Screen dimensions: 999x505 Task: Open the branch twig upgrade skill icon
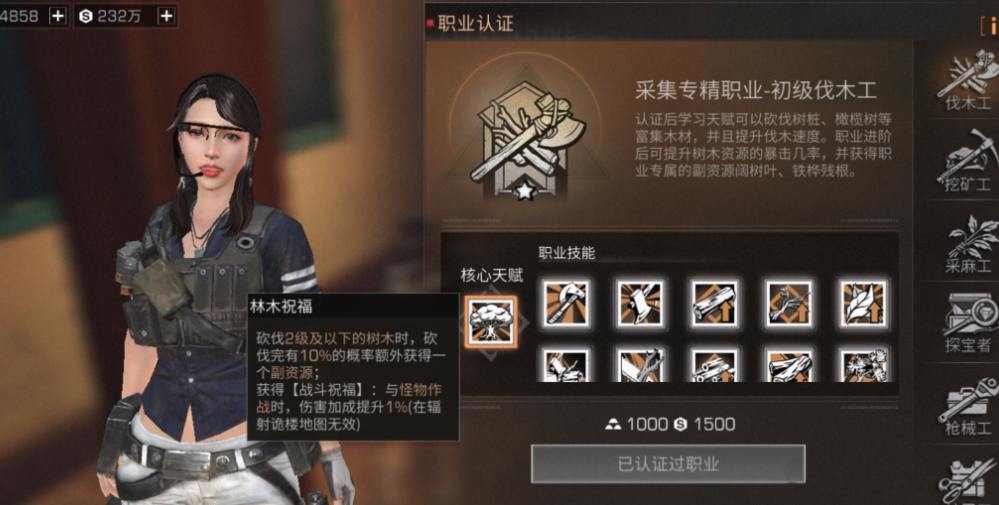click(789, 303)
